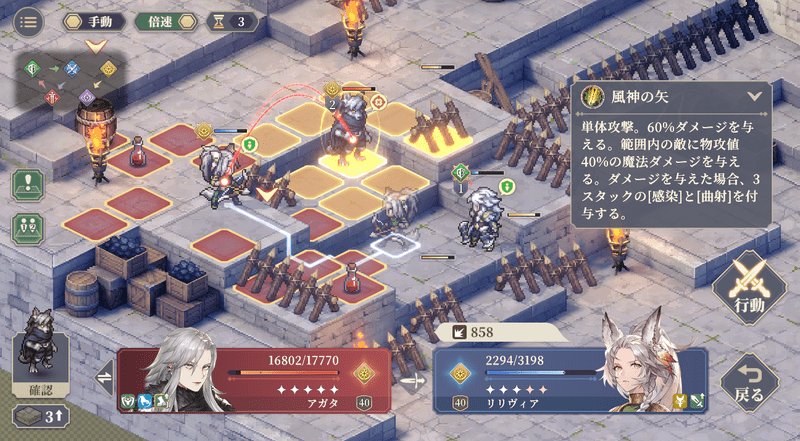Collapse the element affinity chart chevron
Screen dimensions: 800x441
tap(96, 46)
